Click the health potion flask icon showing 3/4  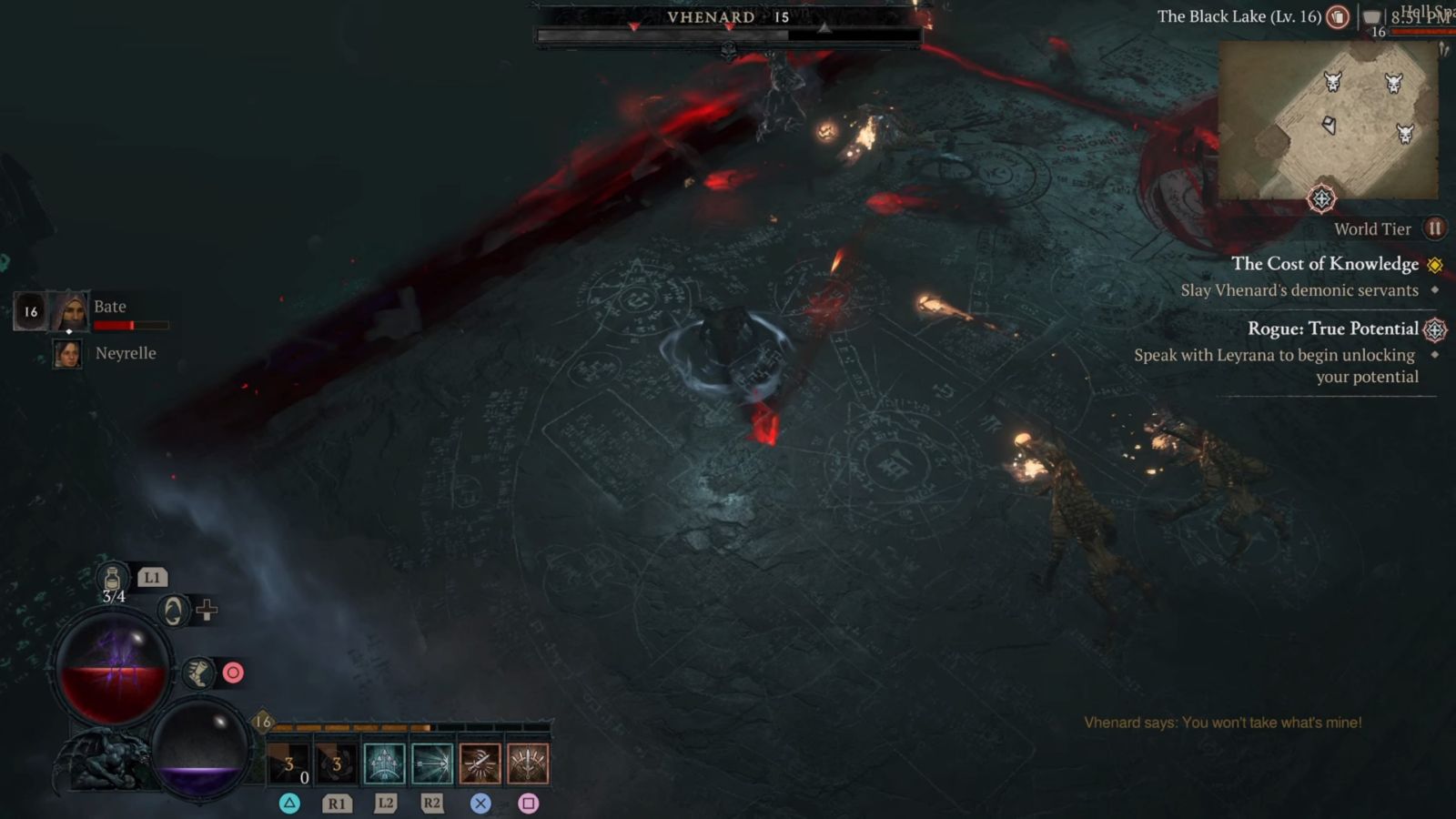[x=111, y=579]
